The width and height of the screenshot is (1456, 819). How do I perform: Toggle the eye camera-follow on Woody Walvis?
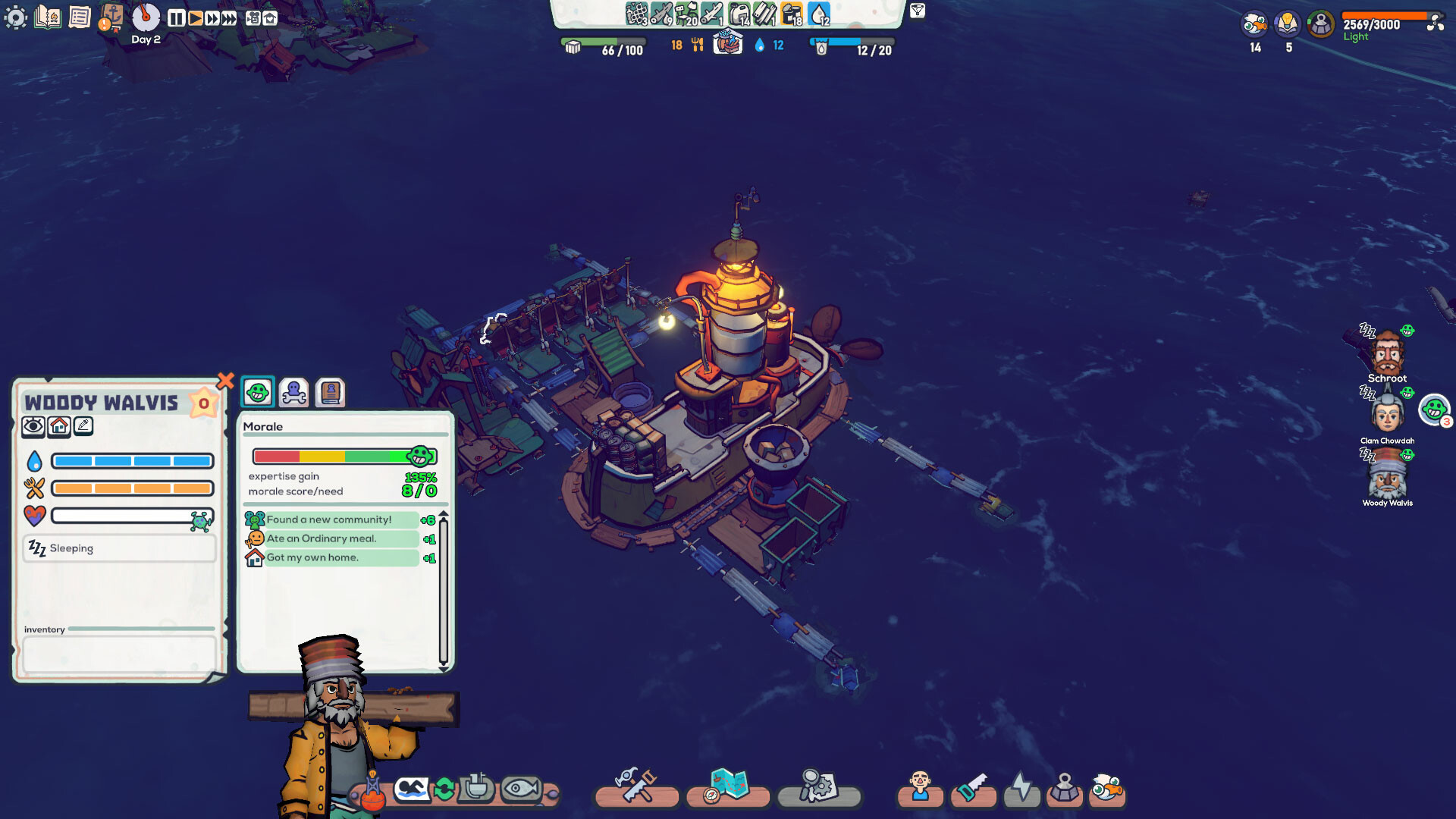[x=31, y=425]
